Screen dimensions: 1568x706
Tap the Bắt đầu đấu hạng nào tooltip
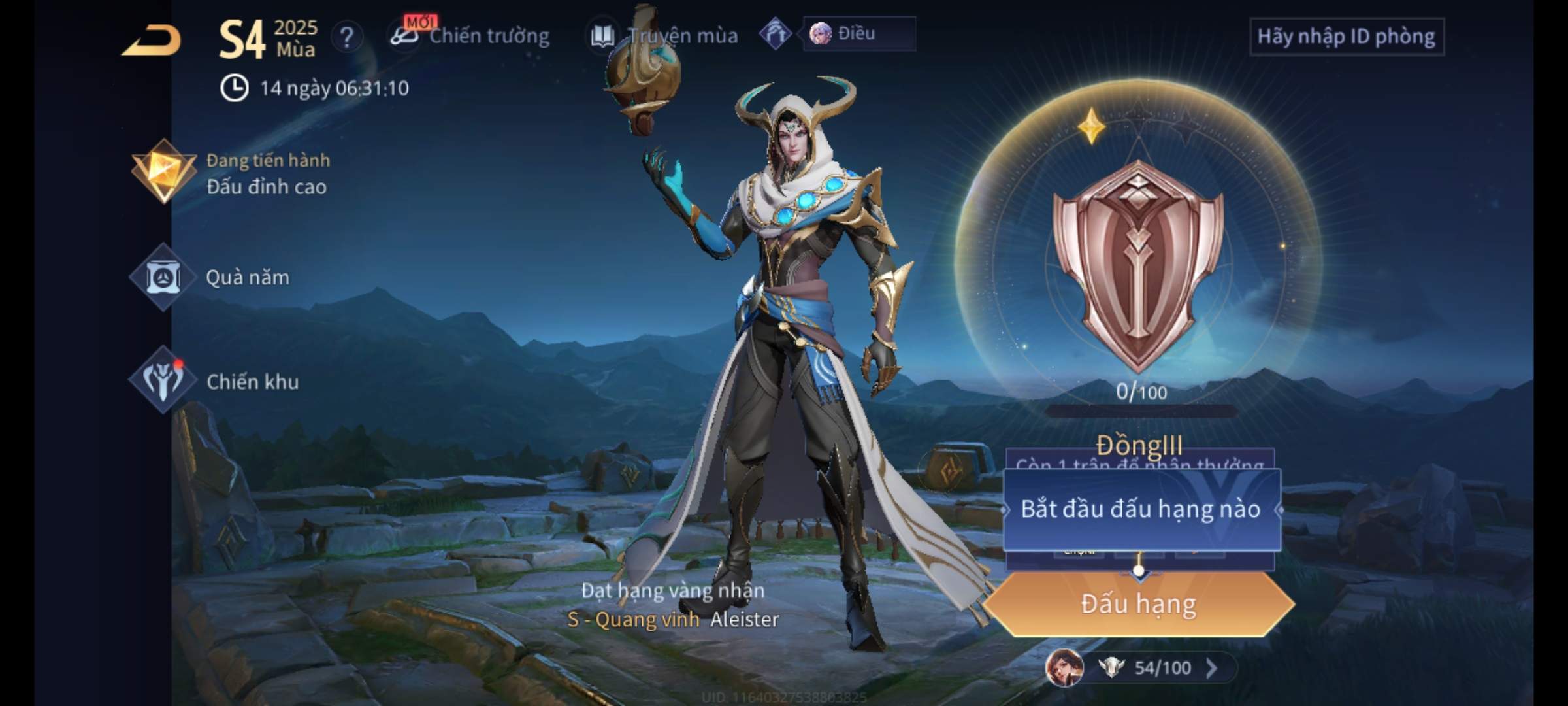tap(1141, 509)
